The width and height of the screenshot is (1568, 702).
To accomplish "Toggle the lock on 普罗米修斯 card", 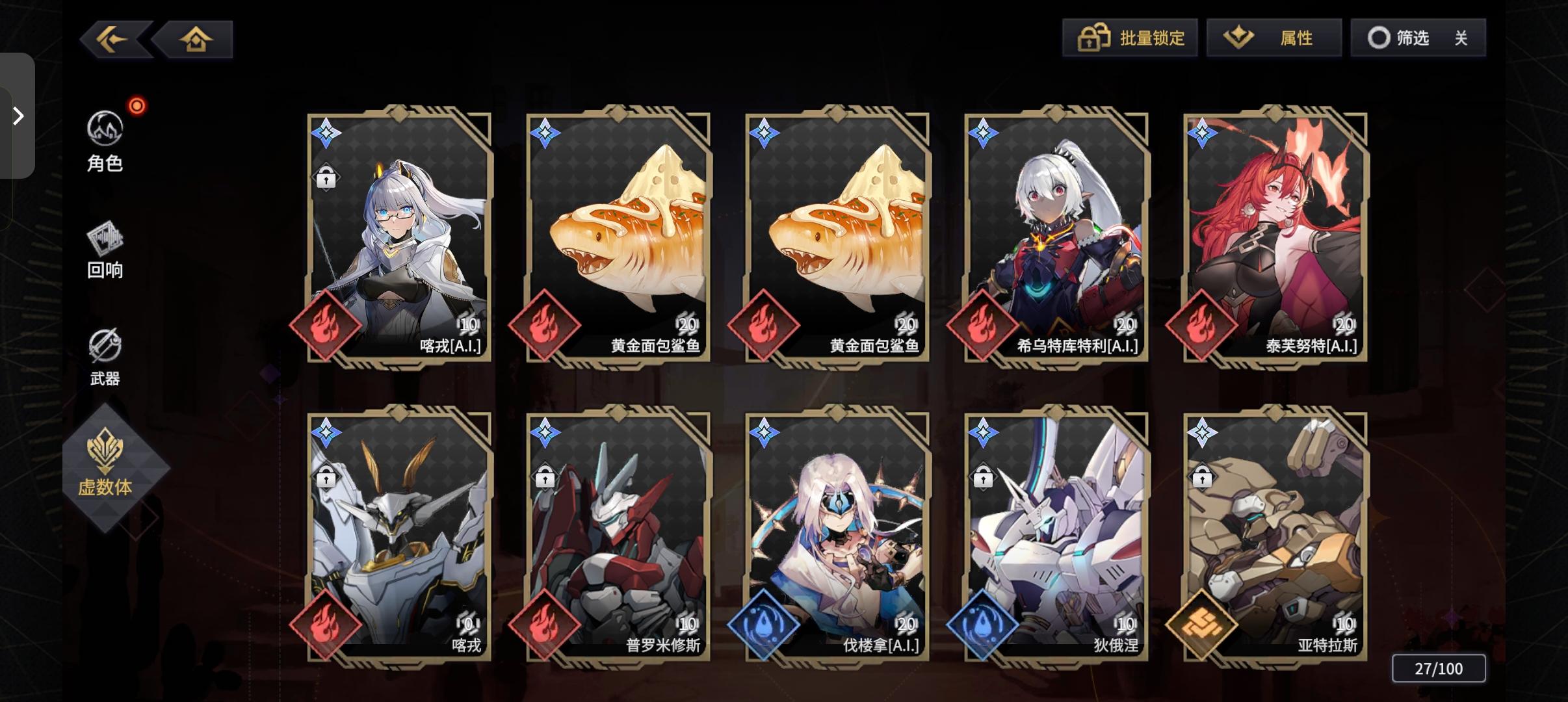I will (x=545, y=478).
